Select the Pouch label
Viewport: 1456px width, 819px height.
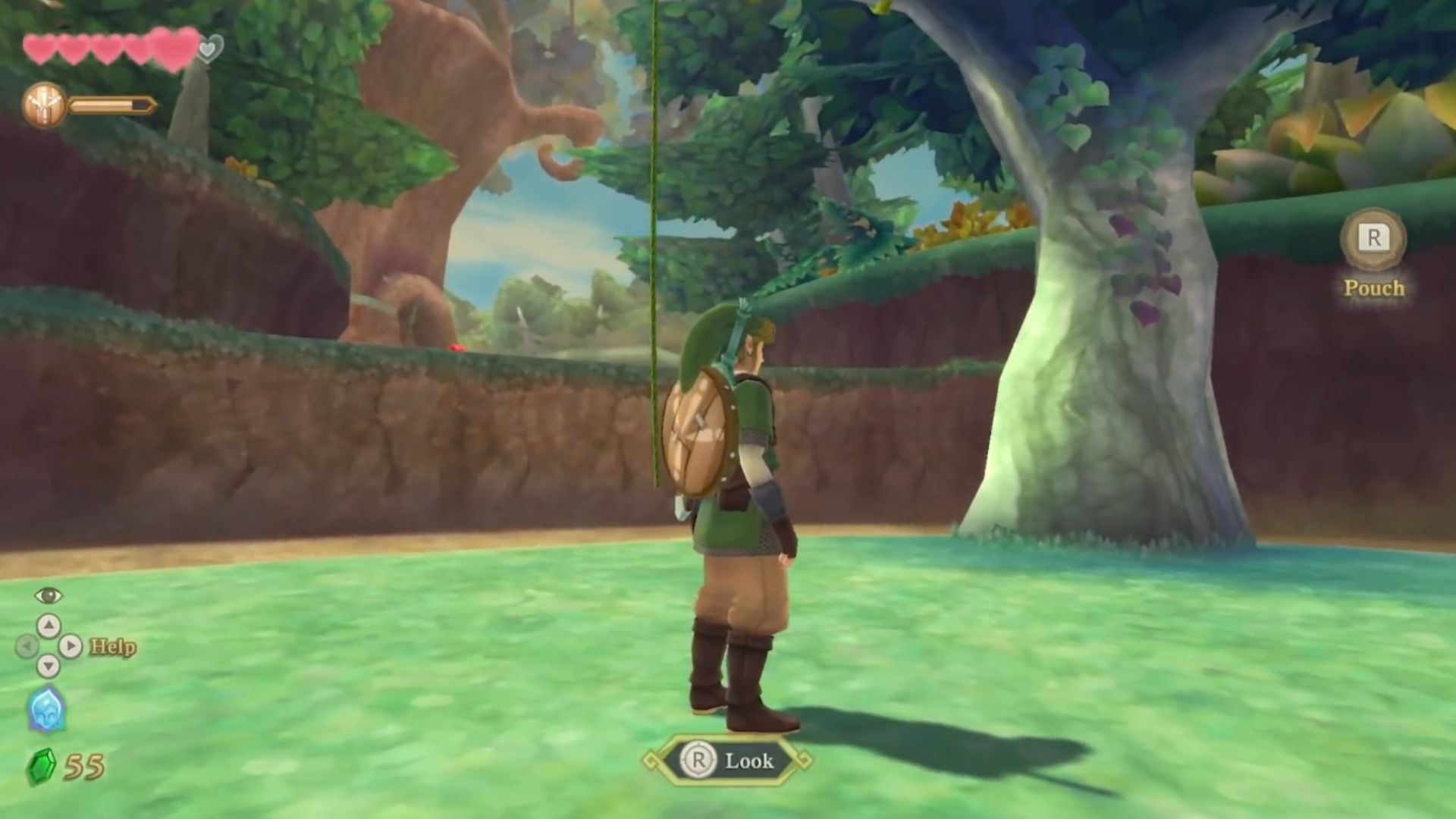pos(1374,288)
